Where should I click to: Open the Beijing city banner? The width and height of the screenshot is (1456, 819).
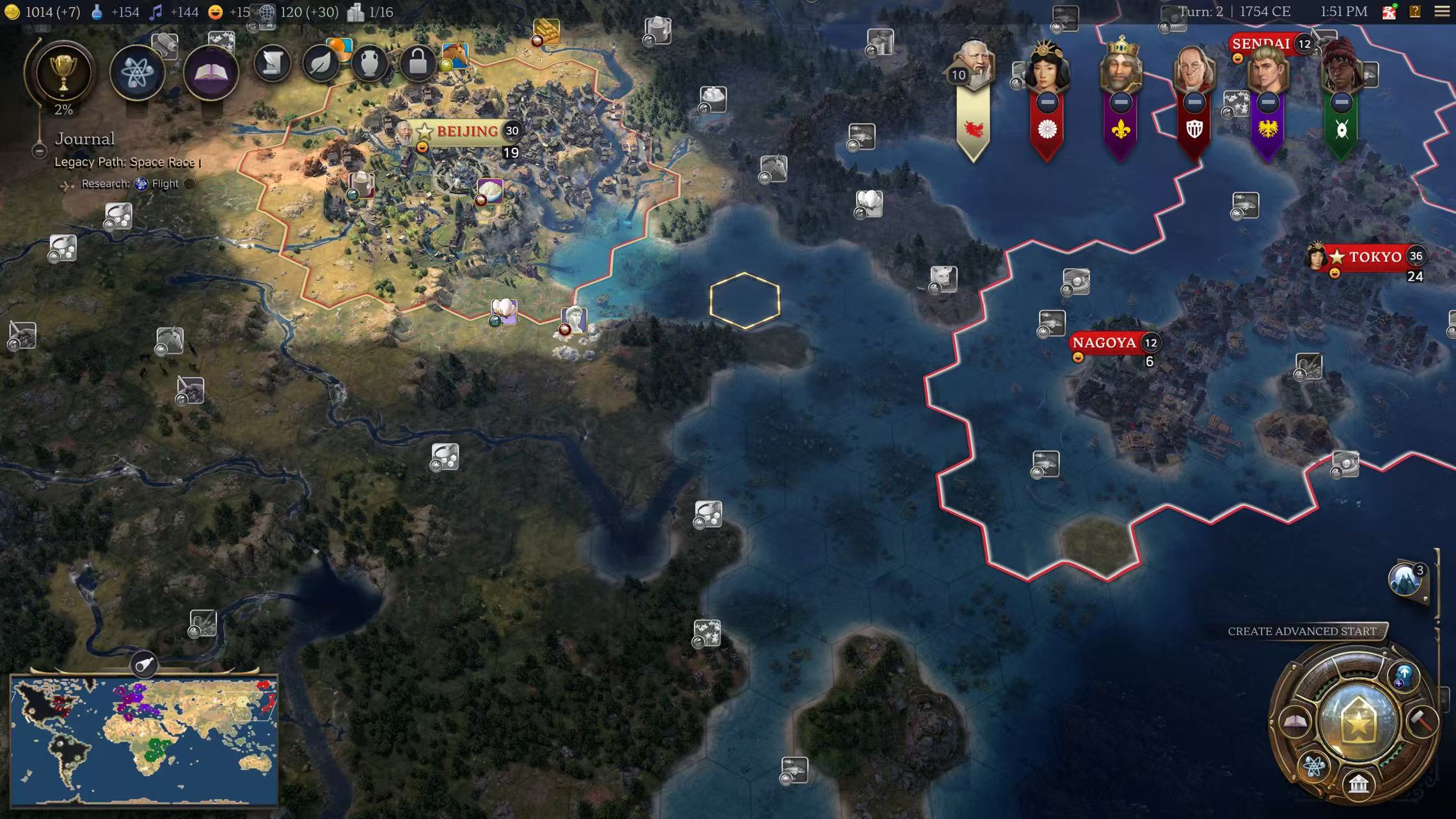pyautogui.click(x=466, y=131)
